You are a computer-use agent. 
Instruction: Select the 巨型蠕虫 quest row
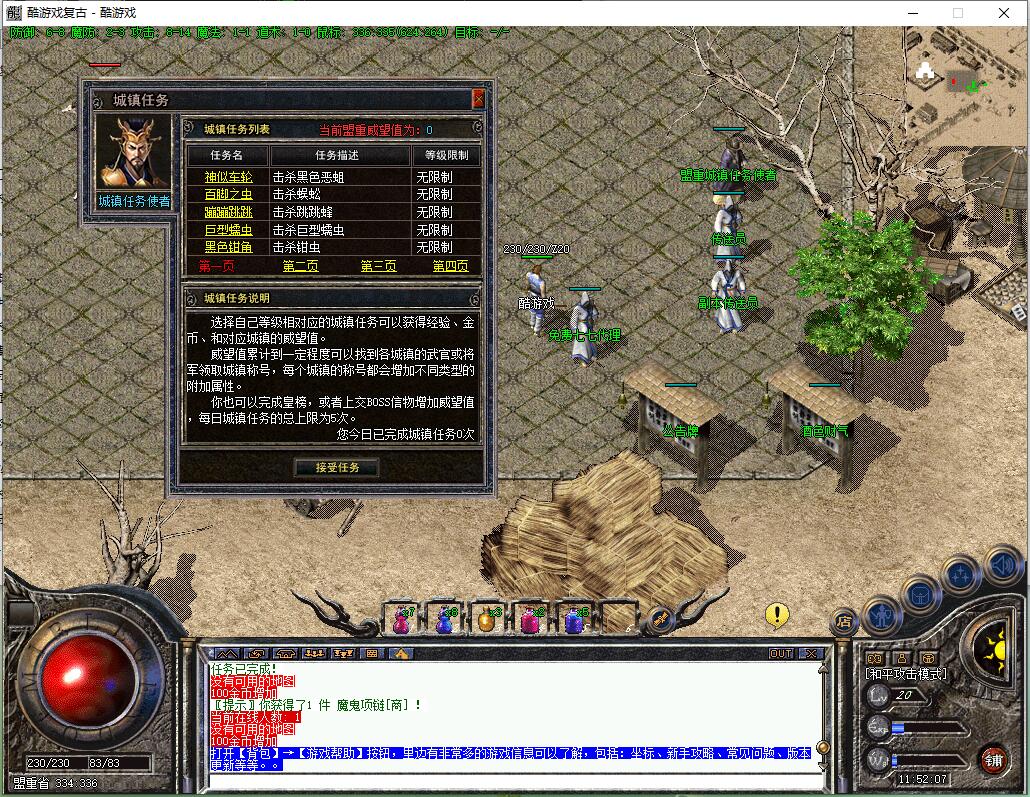[229, 230]
